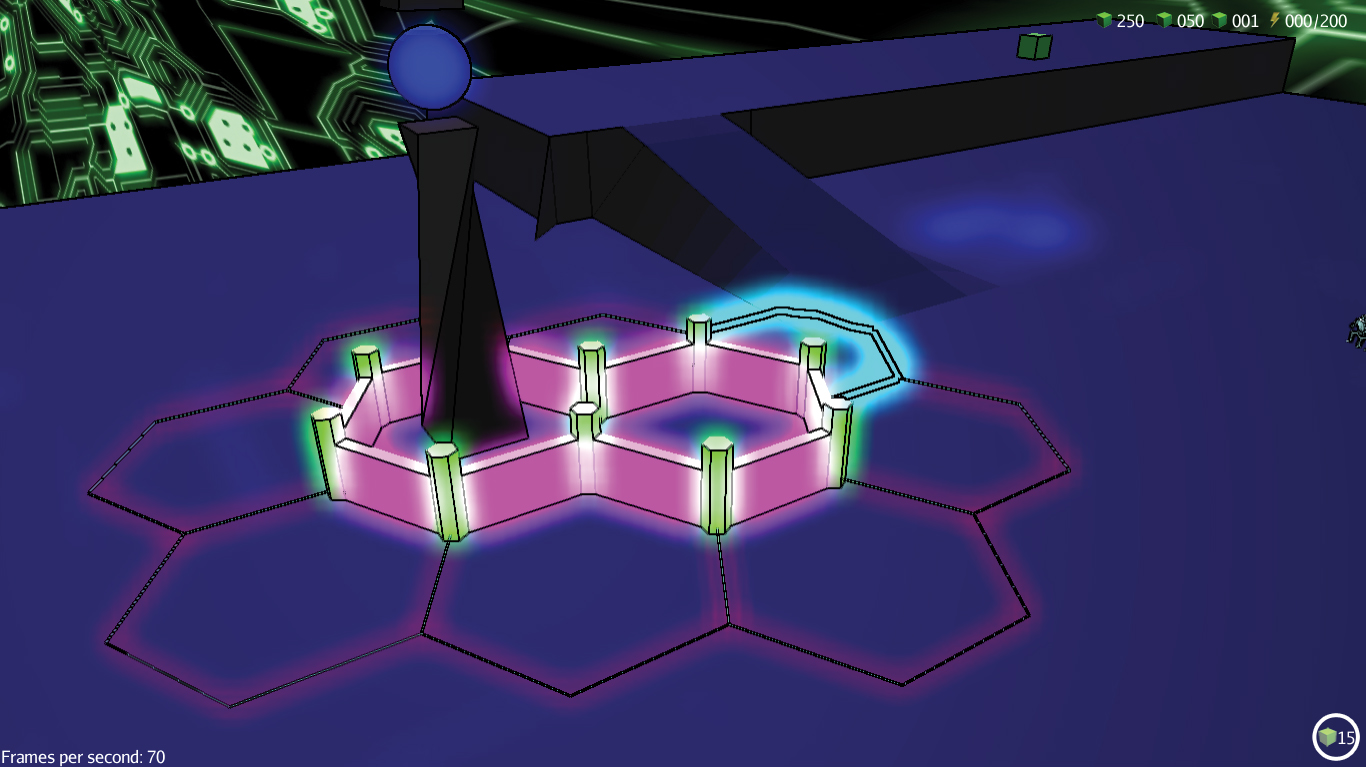Click the green cube icon beside 15
The width and height of the screenshot is (1366, 768).
pyautogui.click(x=1330, y=737)
